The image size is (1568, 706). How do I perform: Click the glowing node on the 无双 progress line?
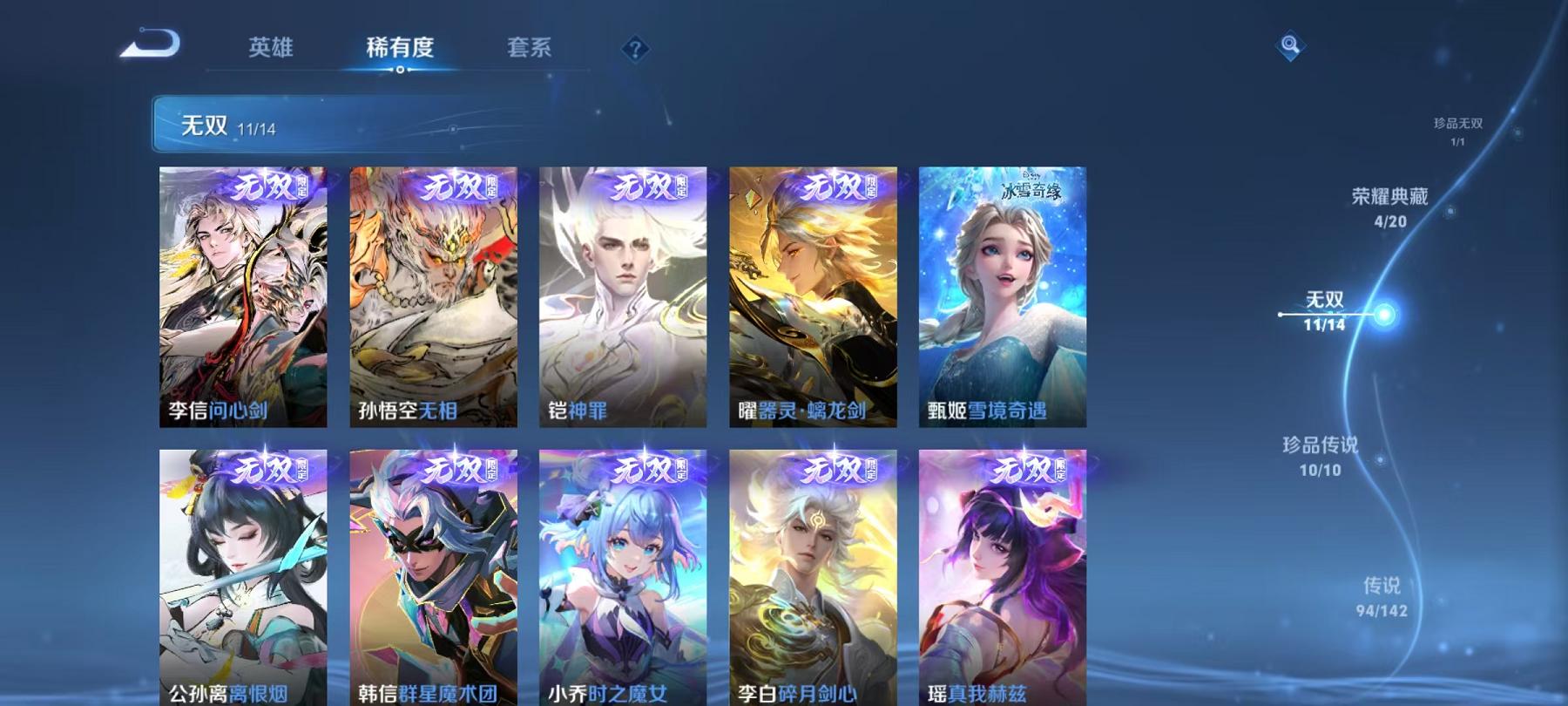[1383, 313]
